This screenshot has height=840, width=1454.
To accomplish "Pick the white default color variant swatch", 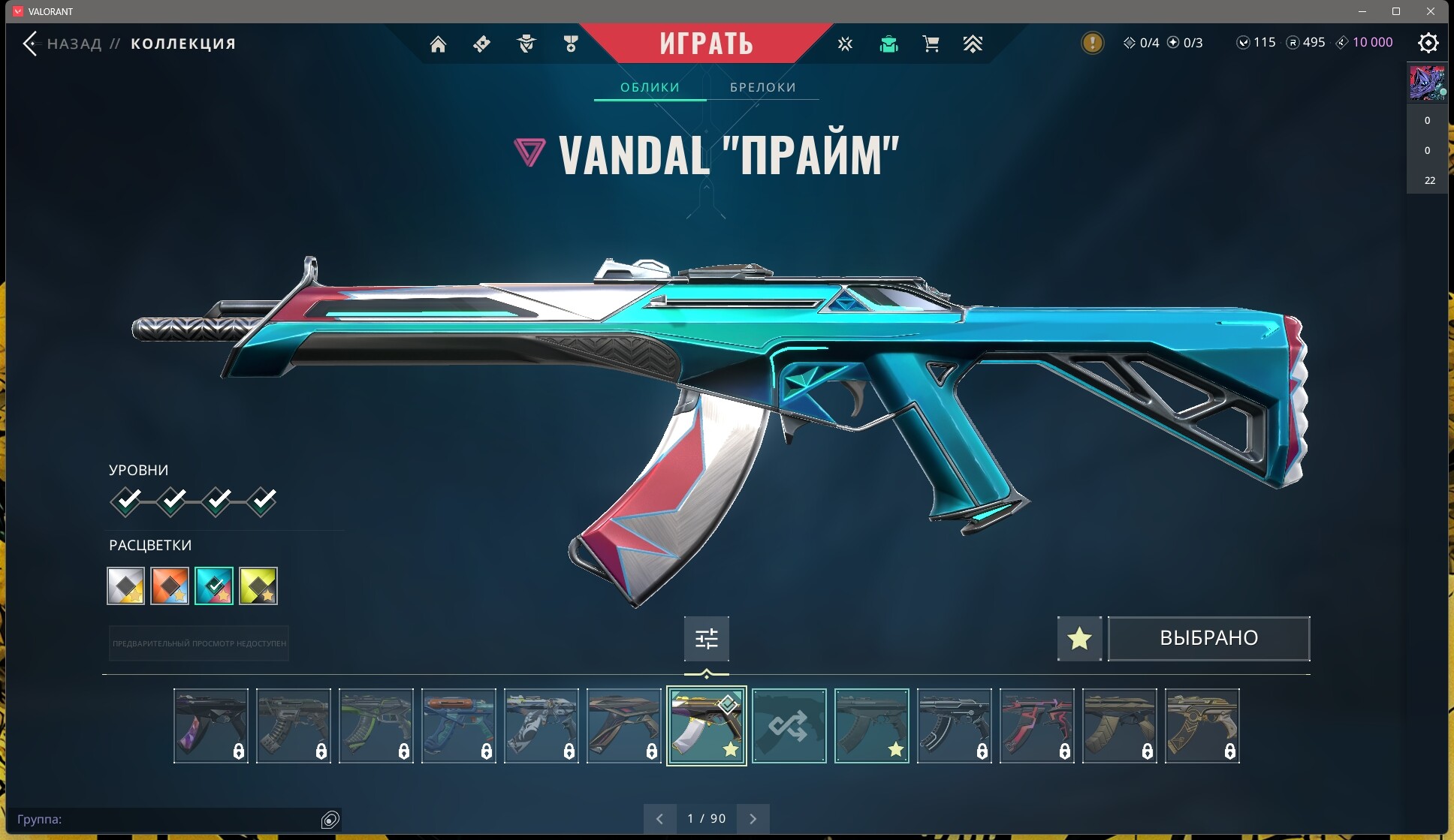I will 125,586.
